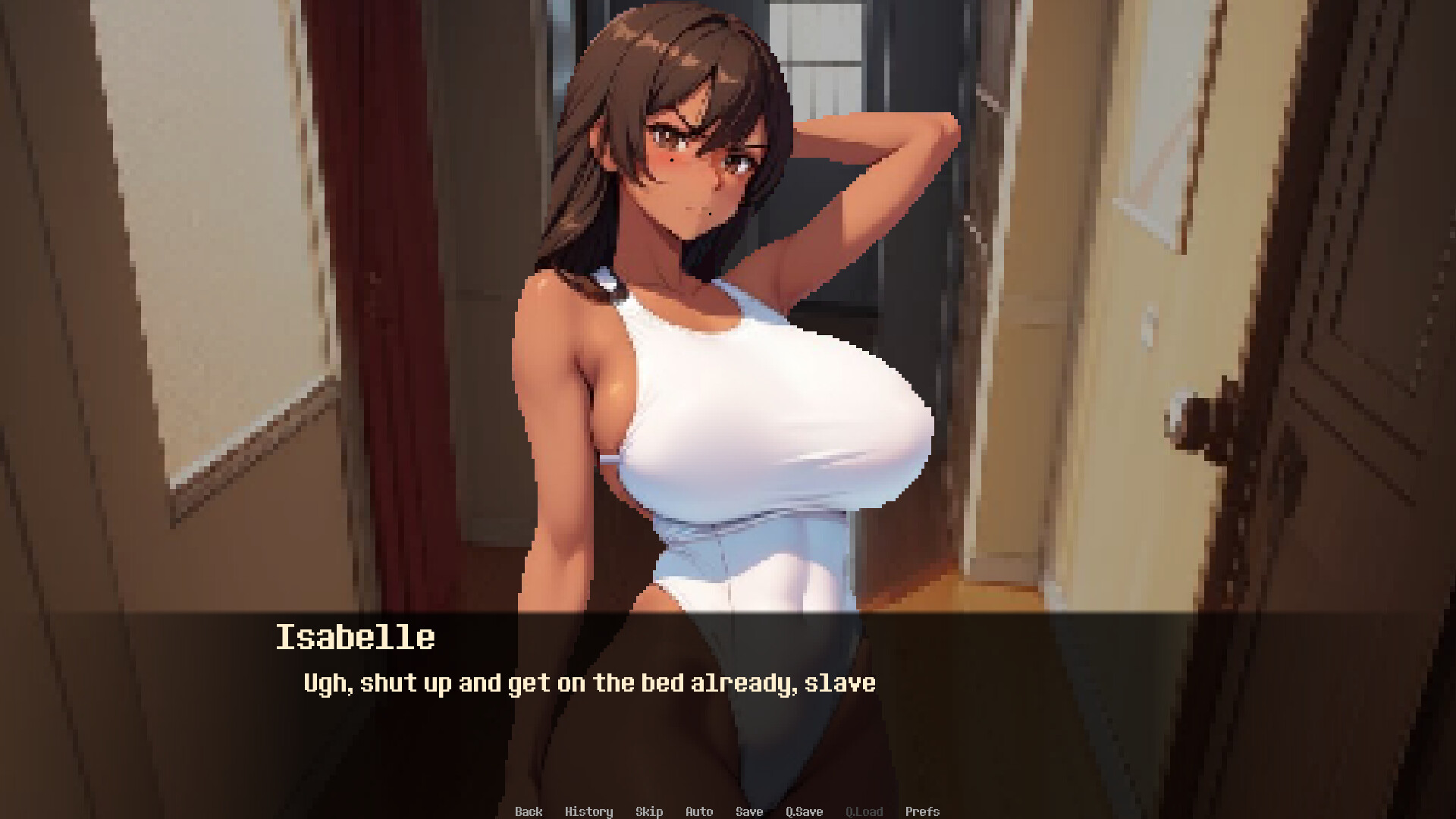Click the grayed-out Q.Load option

(x=865, y=811)
